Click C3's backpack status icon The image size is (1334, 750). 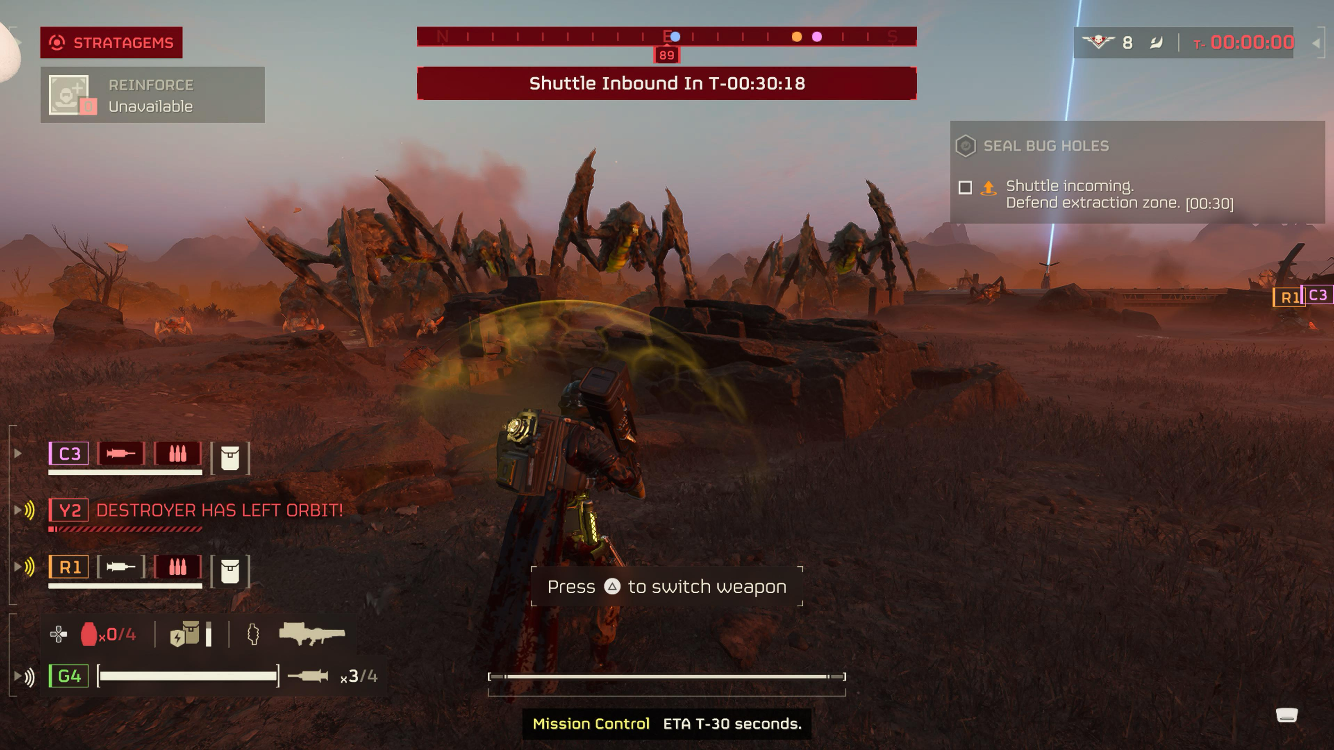(x=230, y=456)
